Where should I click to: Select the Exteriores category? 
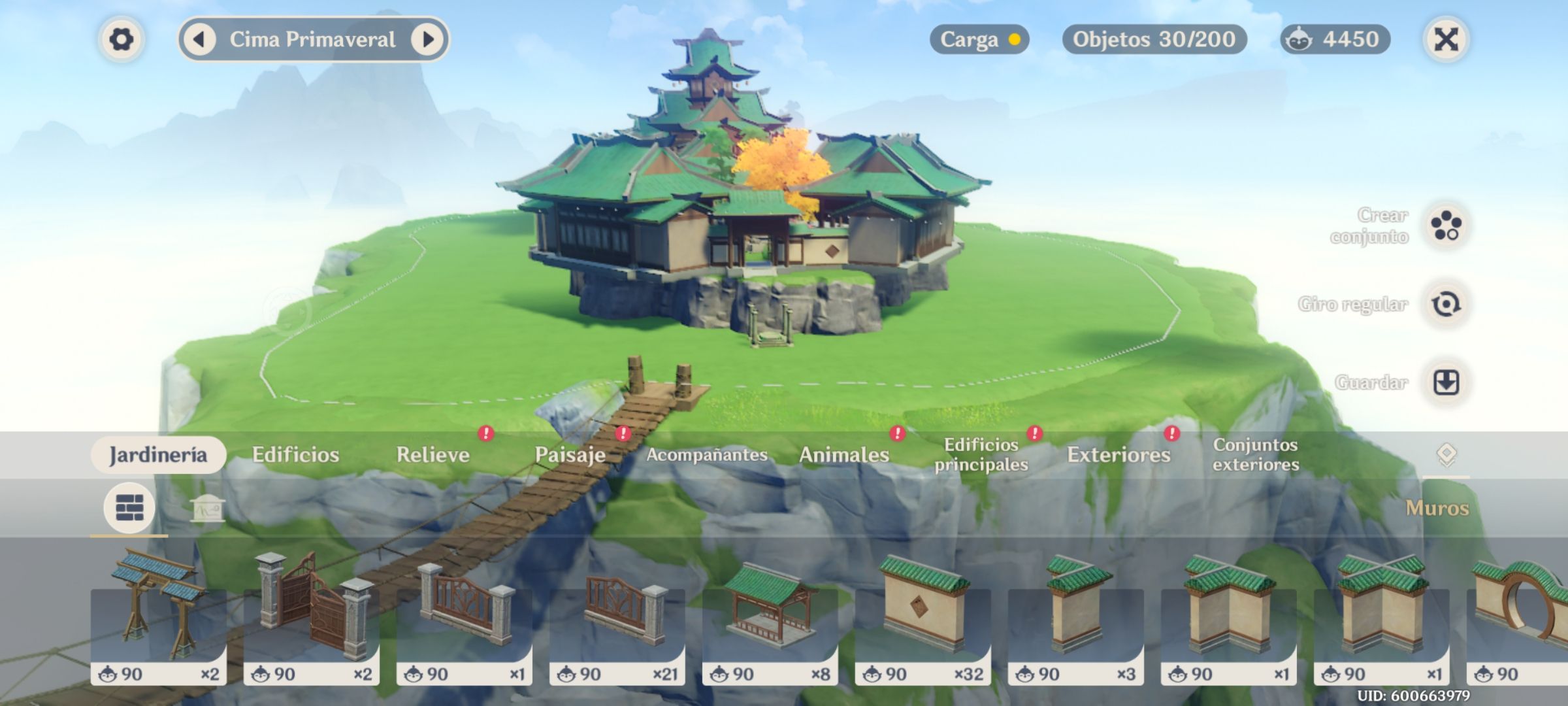[1119, 454]
